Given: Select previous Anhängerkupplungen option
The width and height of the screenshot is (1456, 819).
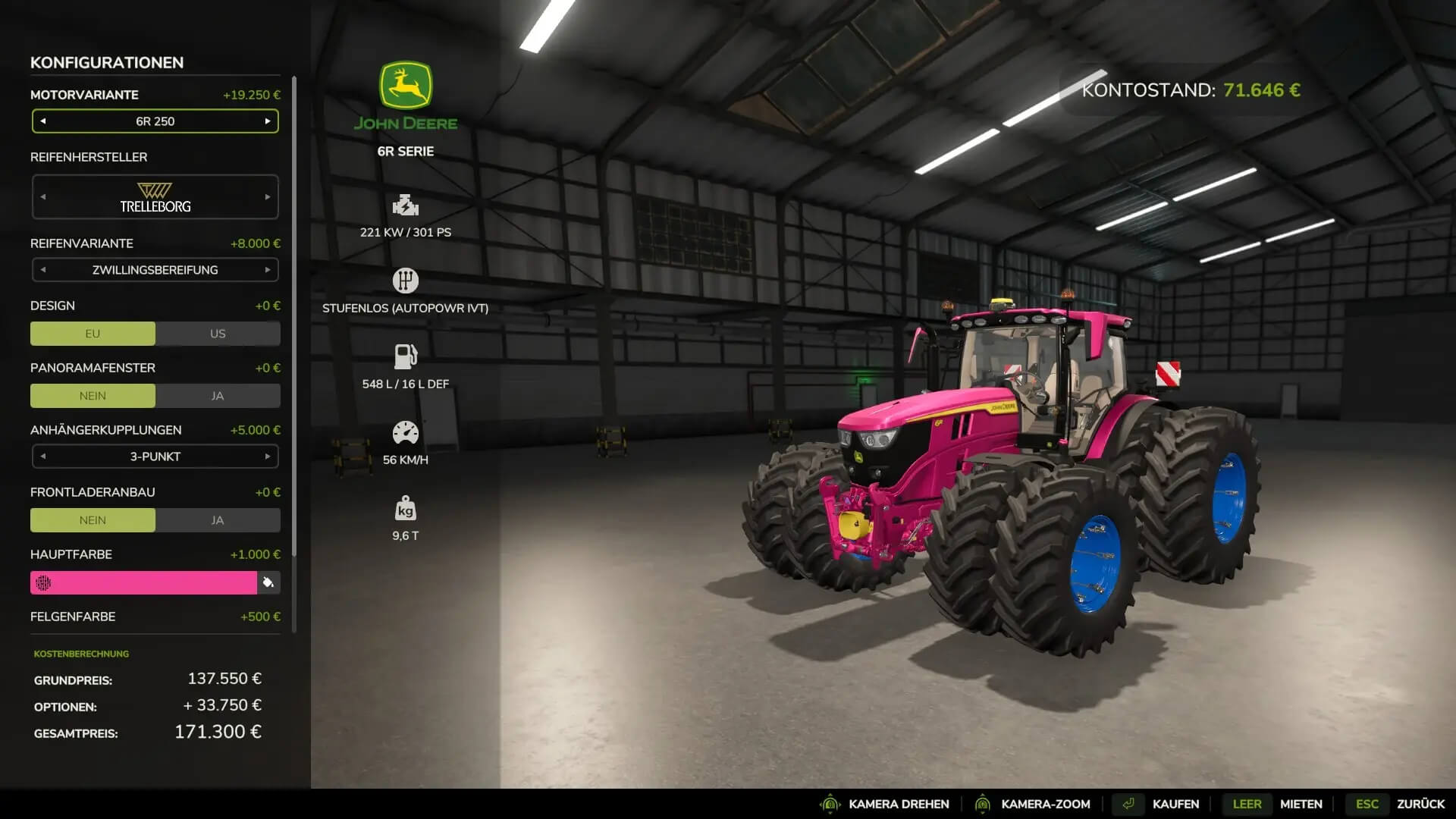Looking at the screenshot, I should pyautogui.click(x=43, y=457).
